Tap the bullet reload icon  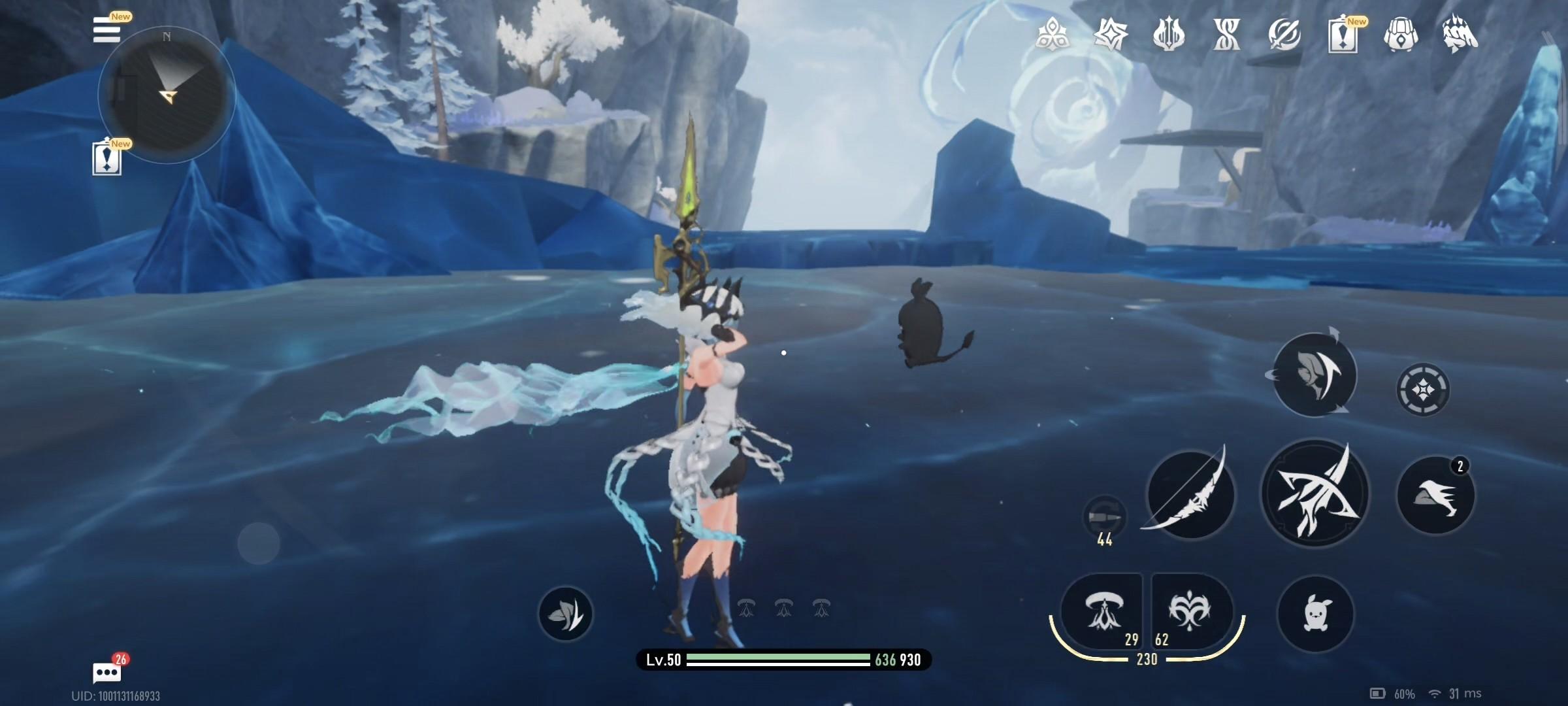1104,518
